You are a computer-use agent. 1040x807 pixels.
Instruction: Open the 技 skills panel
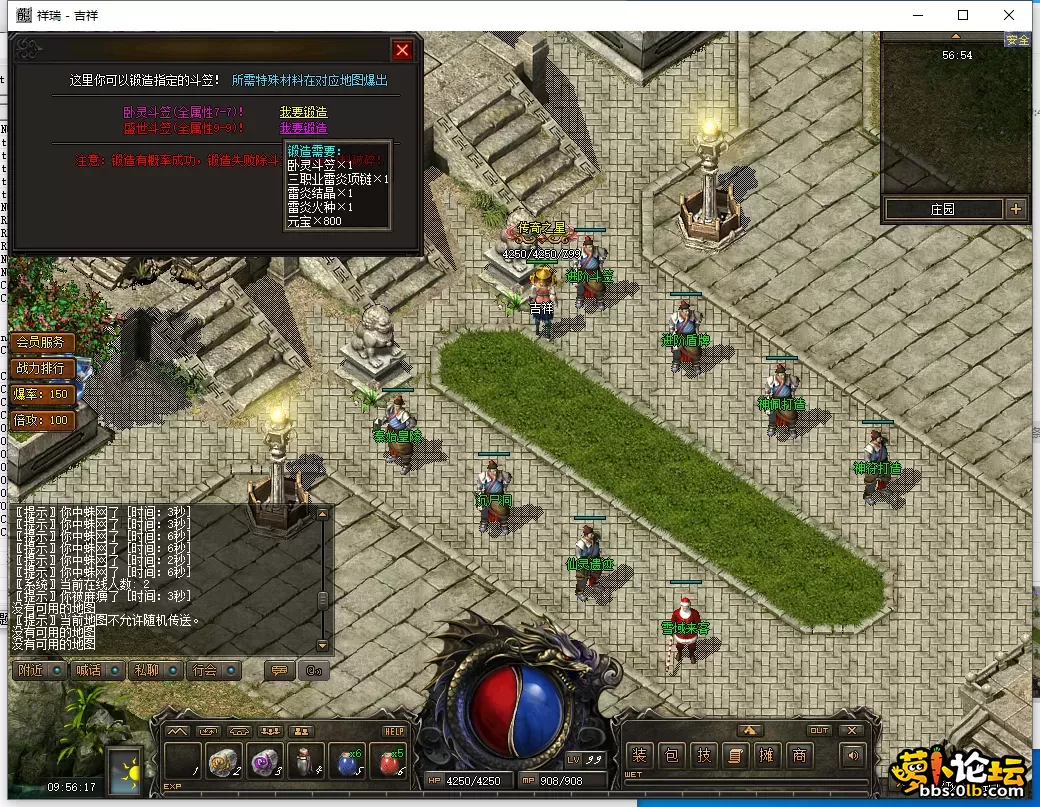pos(704,756)
